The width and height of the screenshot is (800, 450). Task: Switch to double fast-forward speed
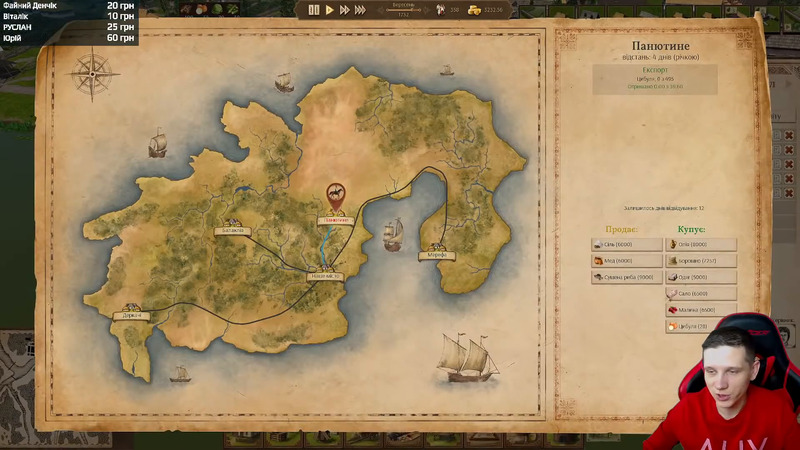pyautogui.click(x=345, y=10)
